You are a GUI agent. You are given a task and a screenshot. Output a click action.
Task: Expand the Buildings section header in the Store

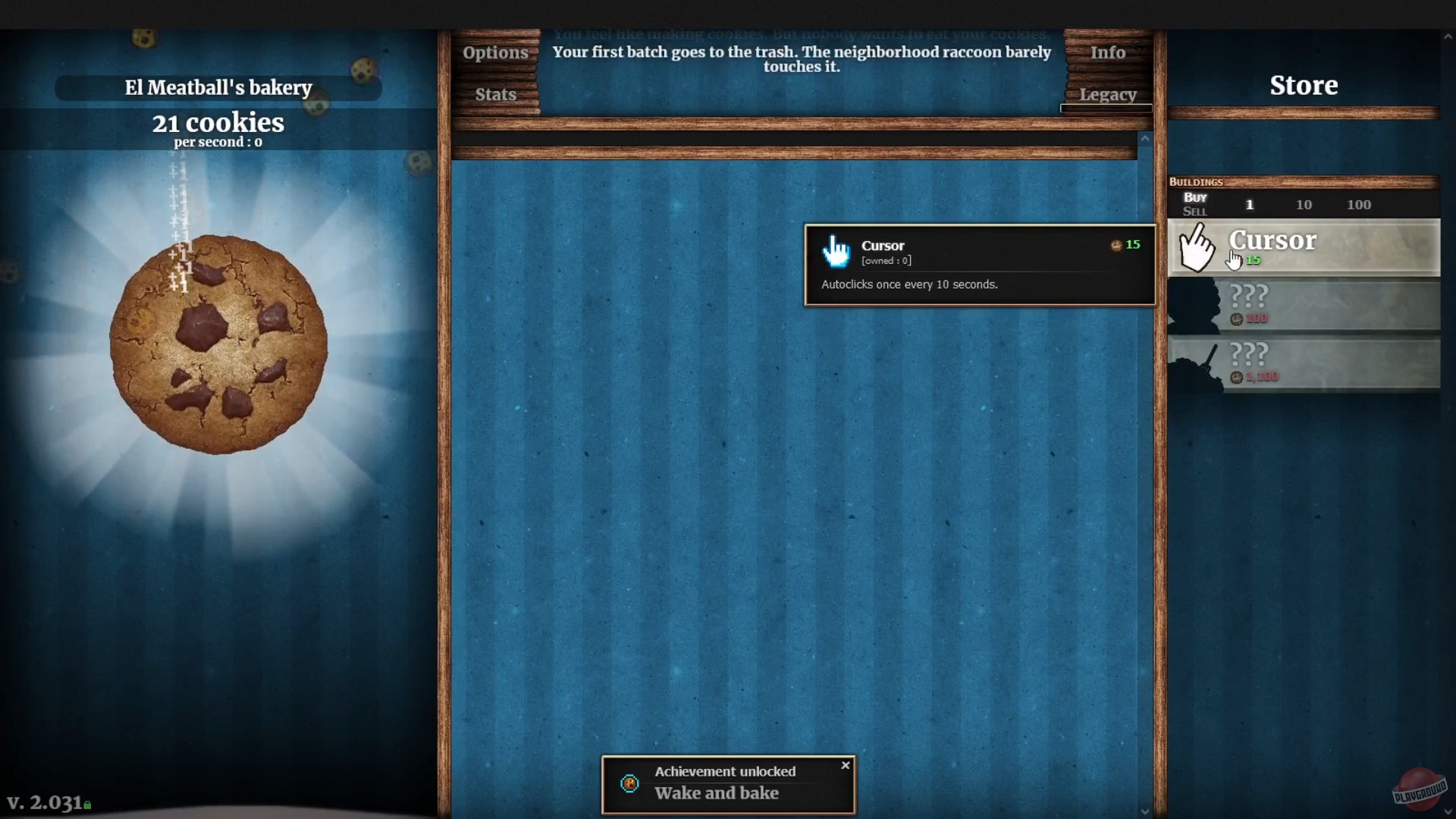[1197, 181]
